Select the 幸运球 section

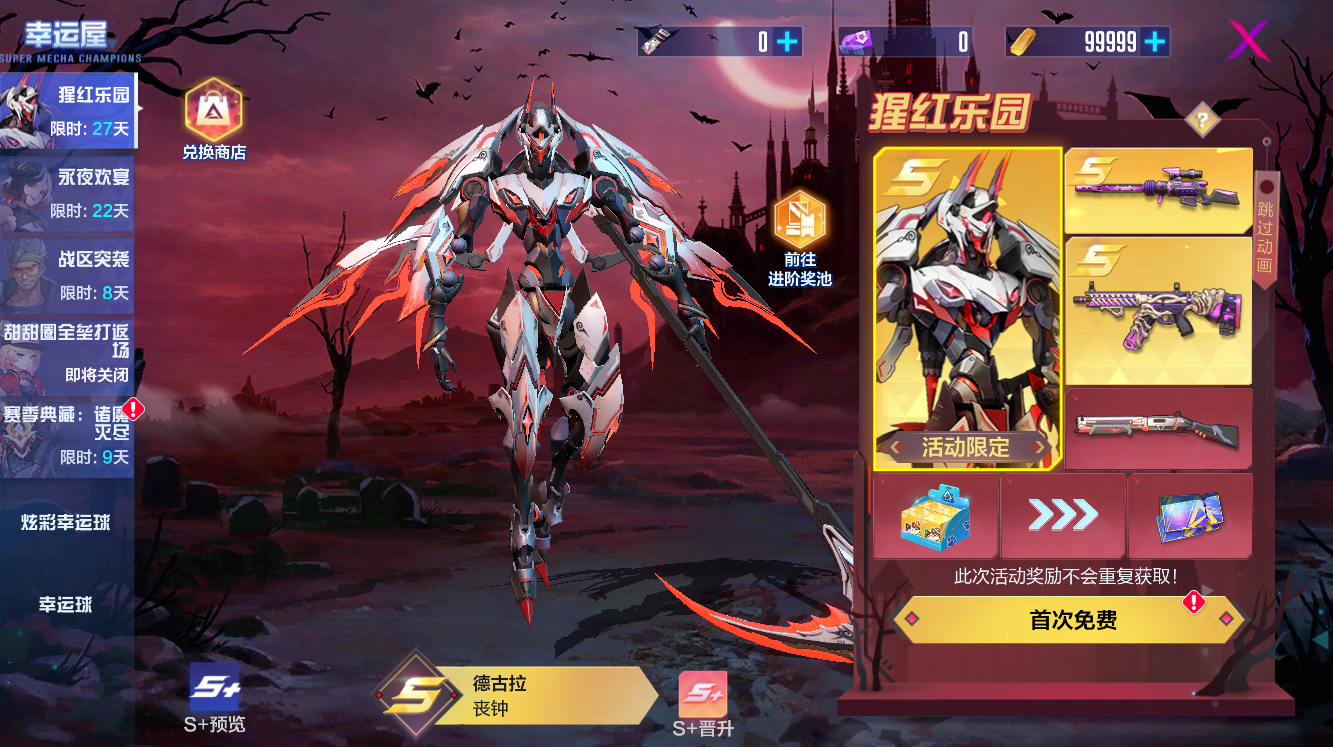(x=66, y=605)
